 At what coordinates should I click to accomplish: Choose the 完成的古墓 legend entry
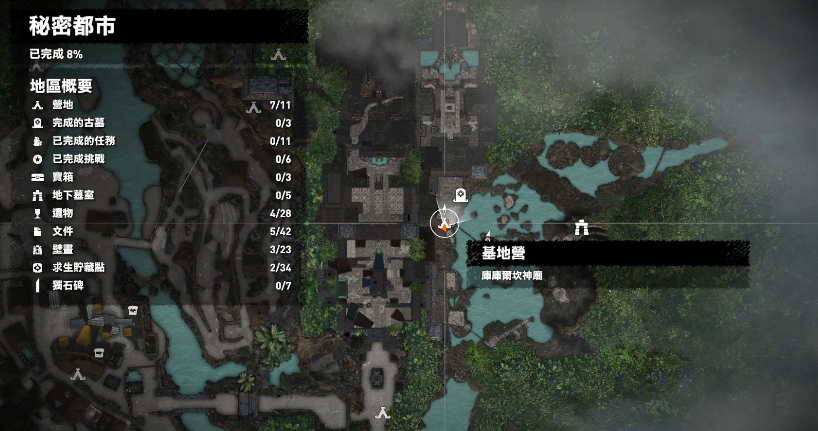pos(150,123)
